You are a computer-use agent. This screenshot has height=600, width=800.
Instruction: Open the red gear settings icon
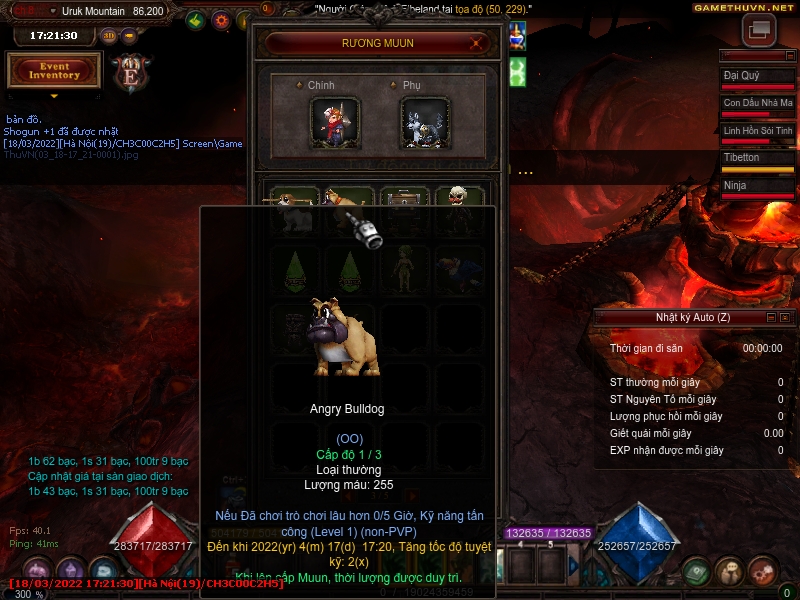point(221,20)
